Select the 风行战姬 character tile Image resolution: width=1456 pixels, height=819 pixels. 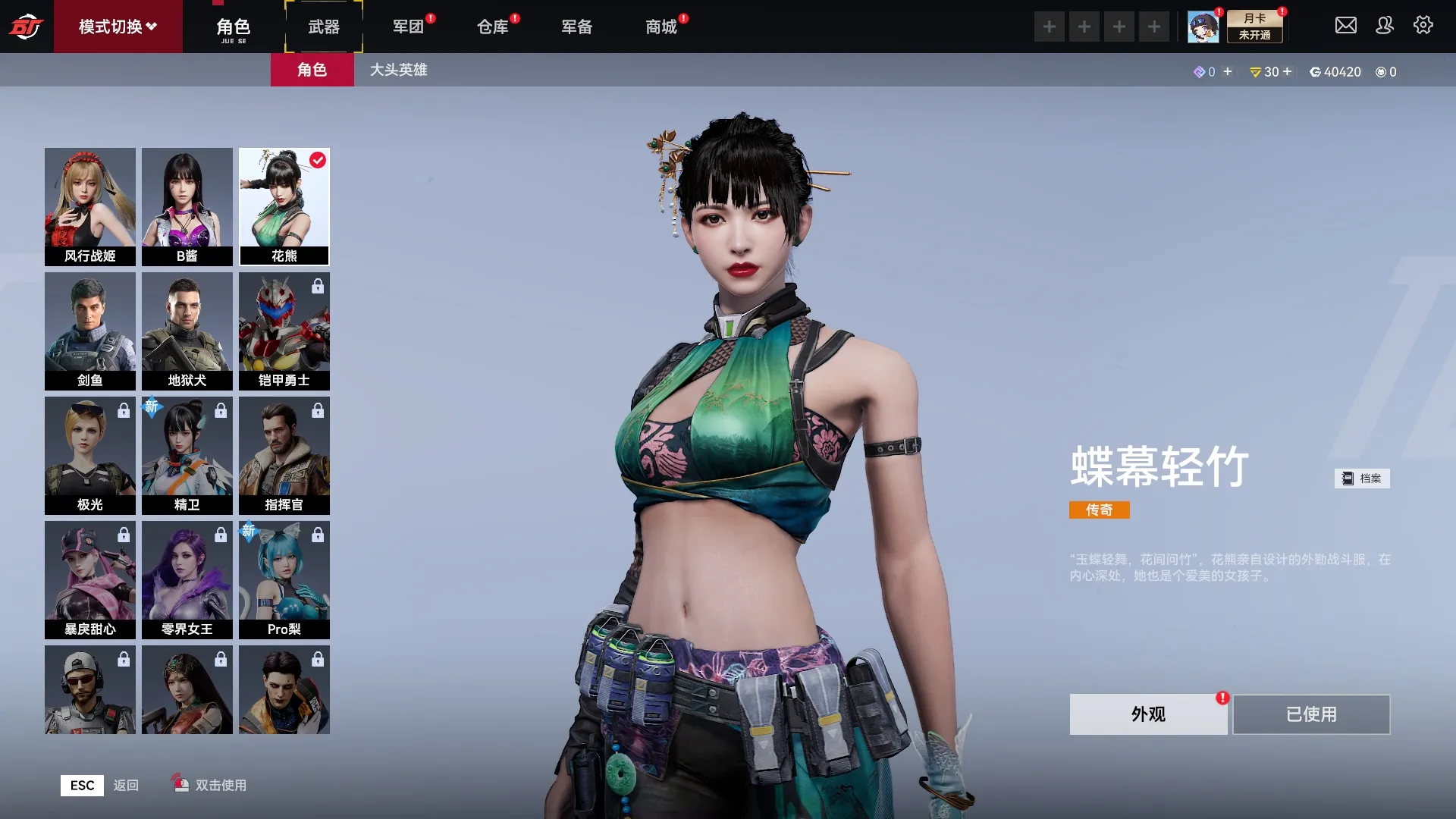pos(90,206)
